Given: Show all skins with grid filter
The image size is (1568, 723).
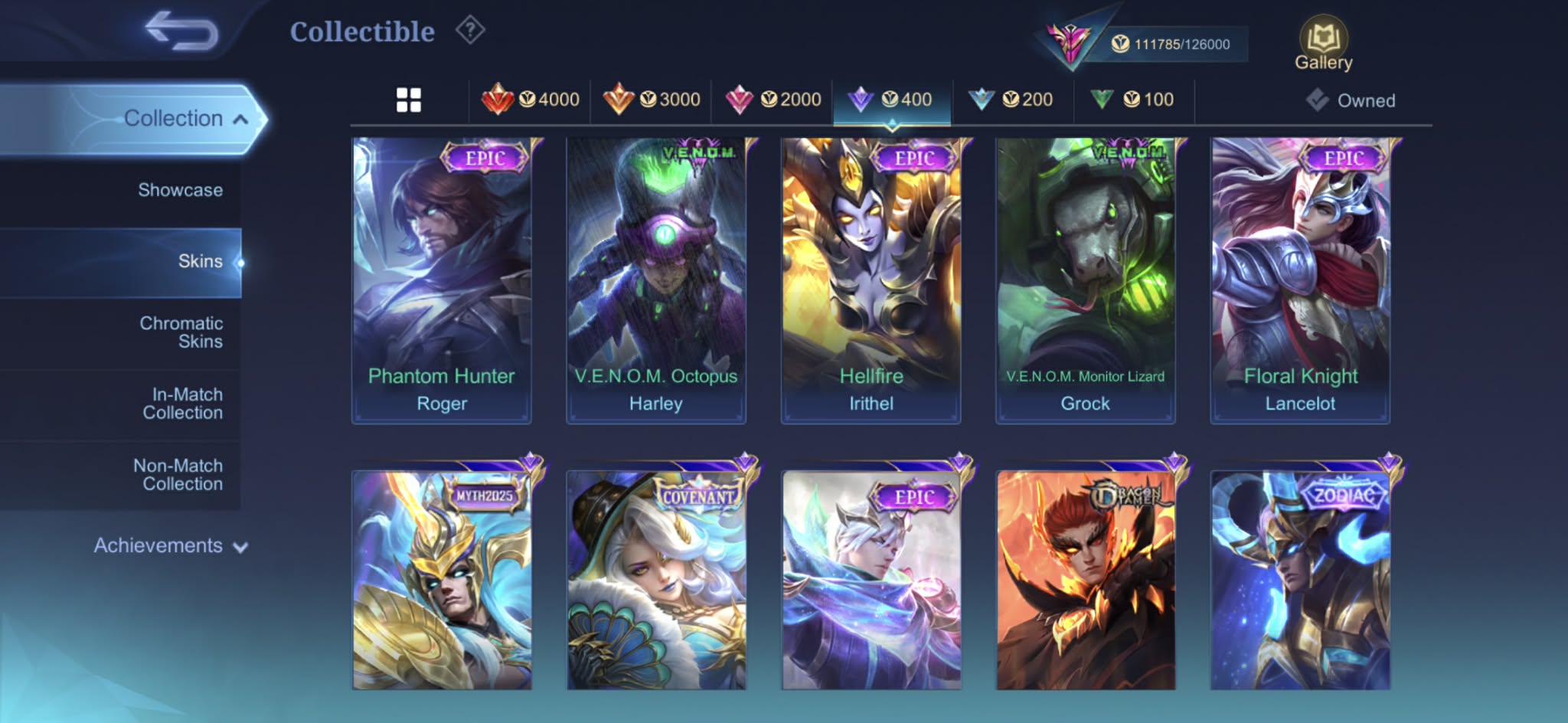Looking at the screenshot, I should click(409, 100).
